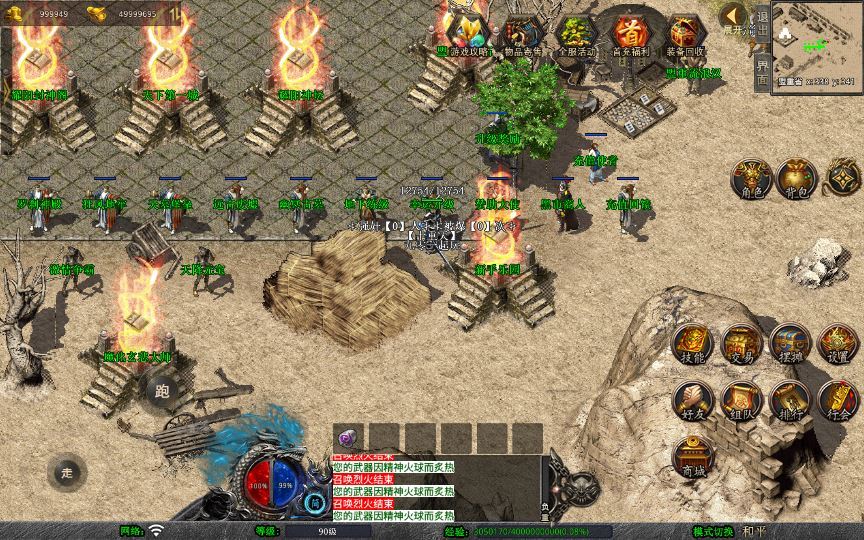Enter the 商城 shop
The width and height of the screenshot is (864, 540).
pos(692,457)
